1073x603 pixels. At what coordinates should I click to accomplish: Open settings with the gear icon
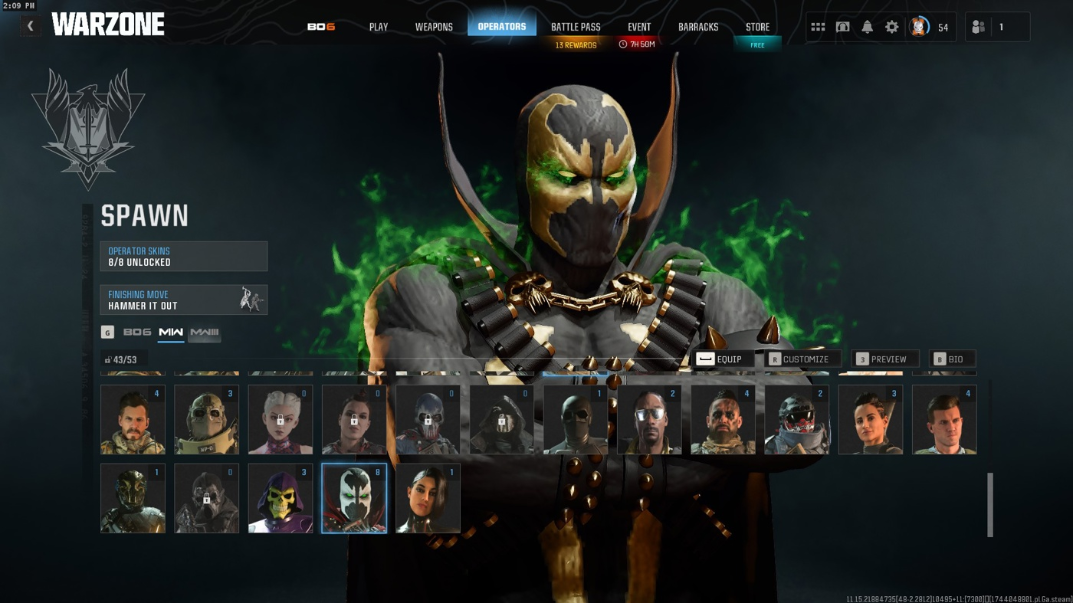point(892,27)
